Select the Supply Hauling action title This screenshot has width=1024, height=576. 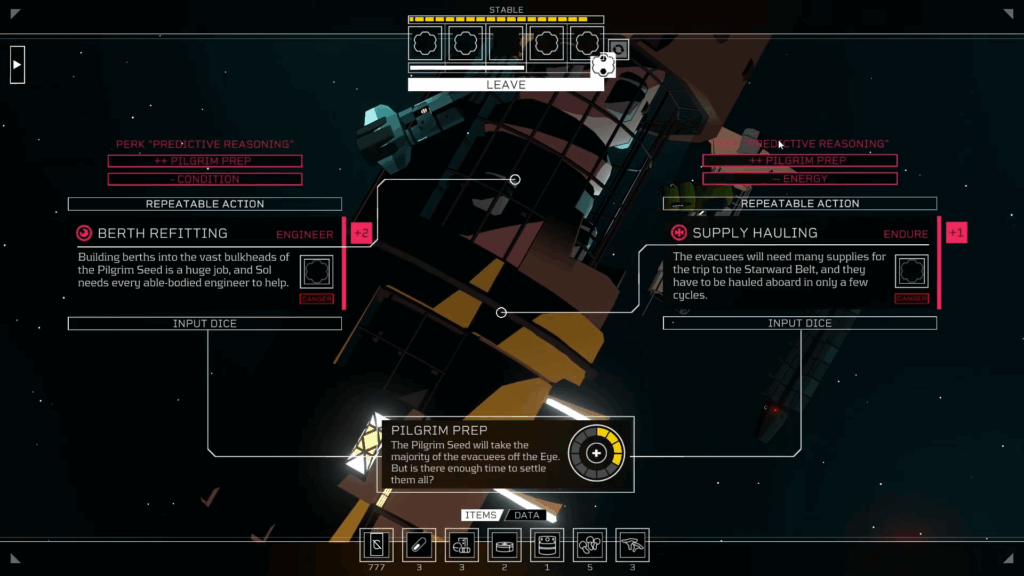click(755, 233)
